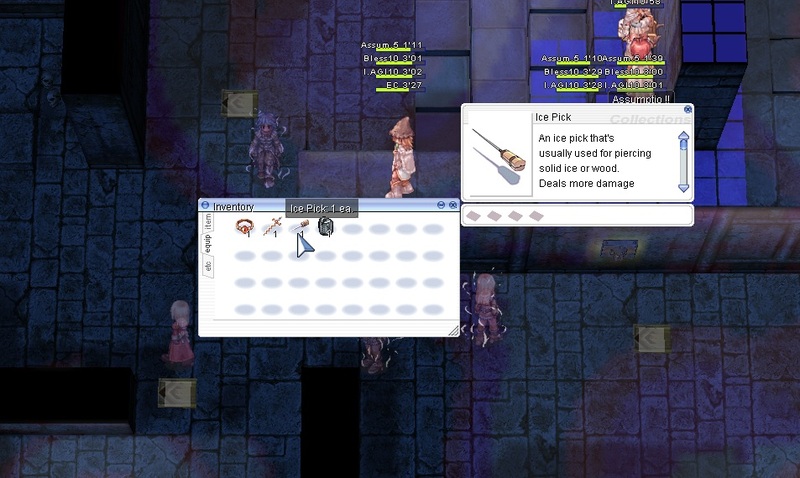This screenshot has width=800, height=478.
Task: Close the Inventory window
Action: (453, 206)
